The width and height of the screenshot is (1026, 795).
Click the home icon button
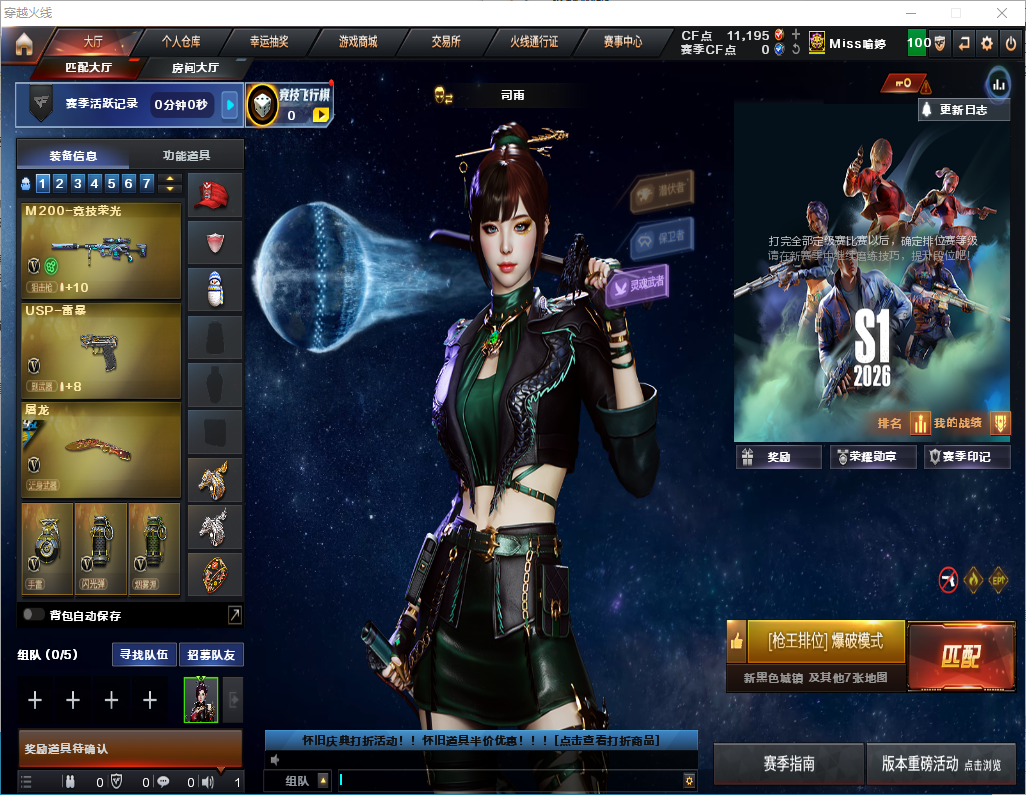pos(24,43)
